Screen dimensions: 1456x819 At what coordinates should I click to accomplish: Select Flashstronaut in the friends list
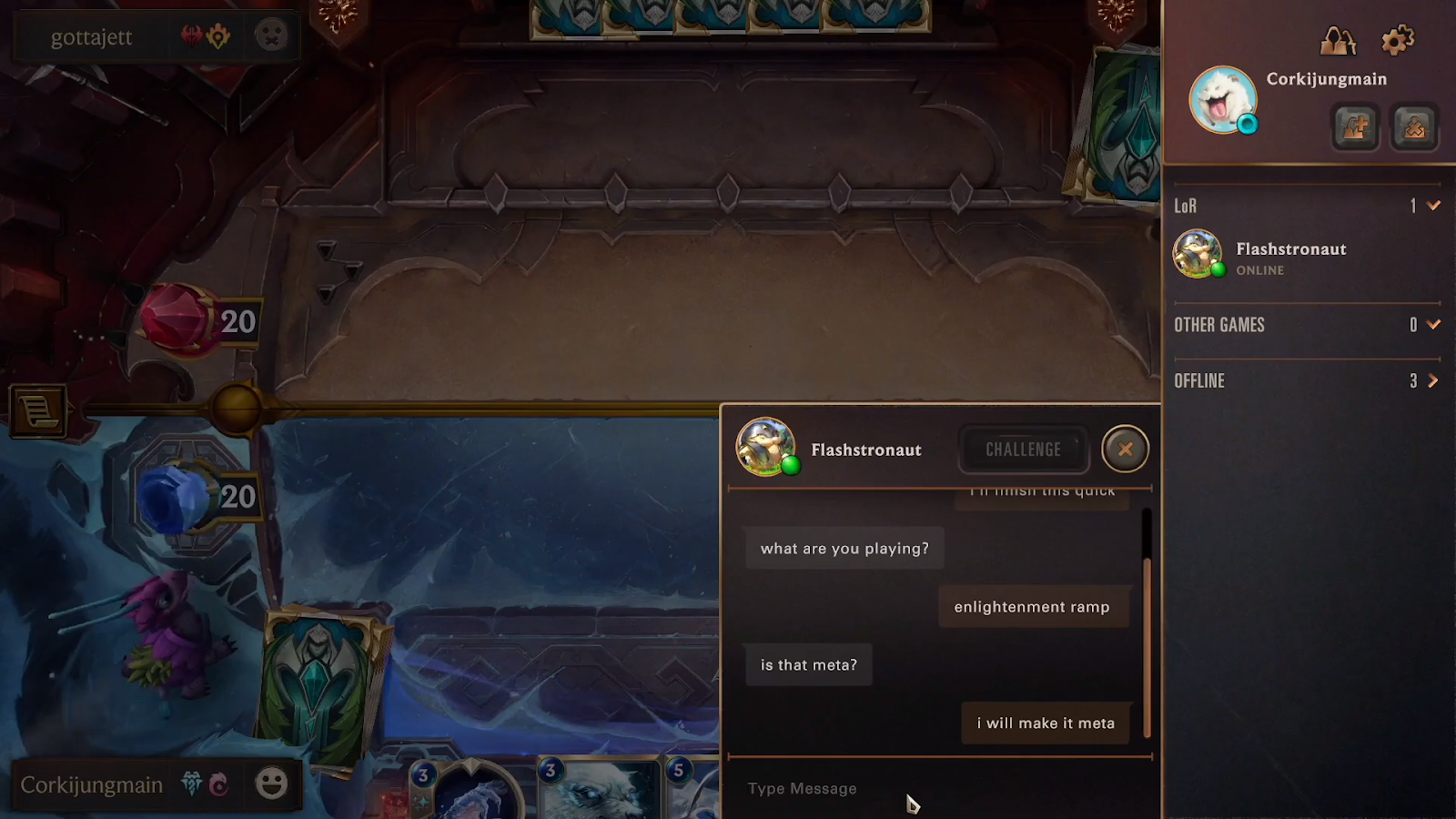pos(1291,255)
